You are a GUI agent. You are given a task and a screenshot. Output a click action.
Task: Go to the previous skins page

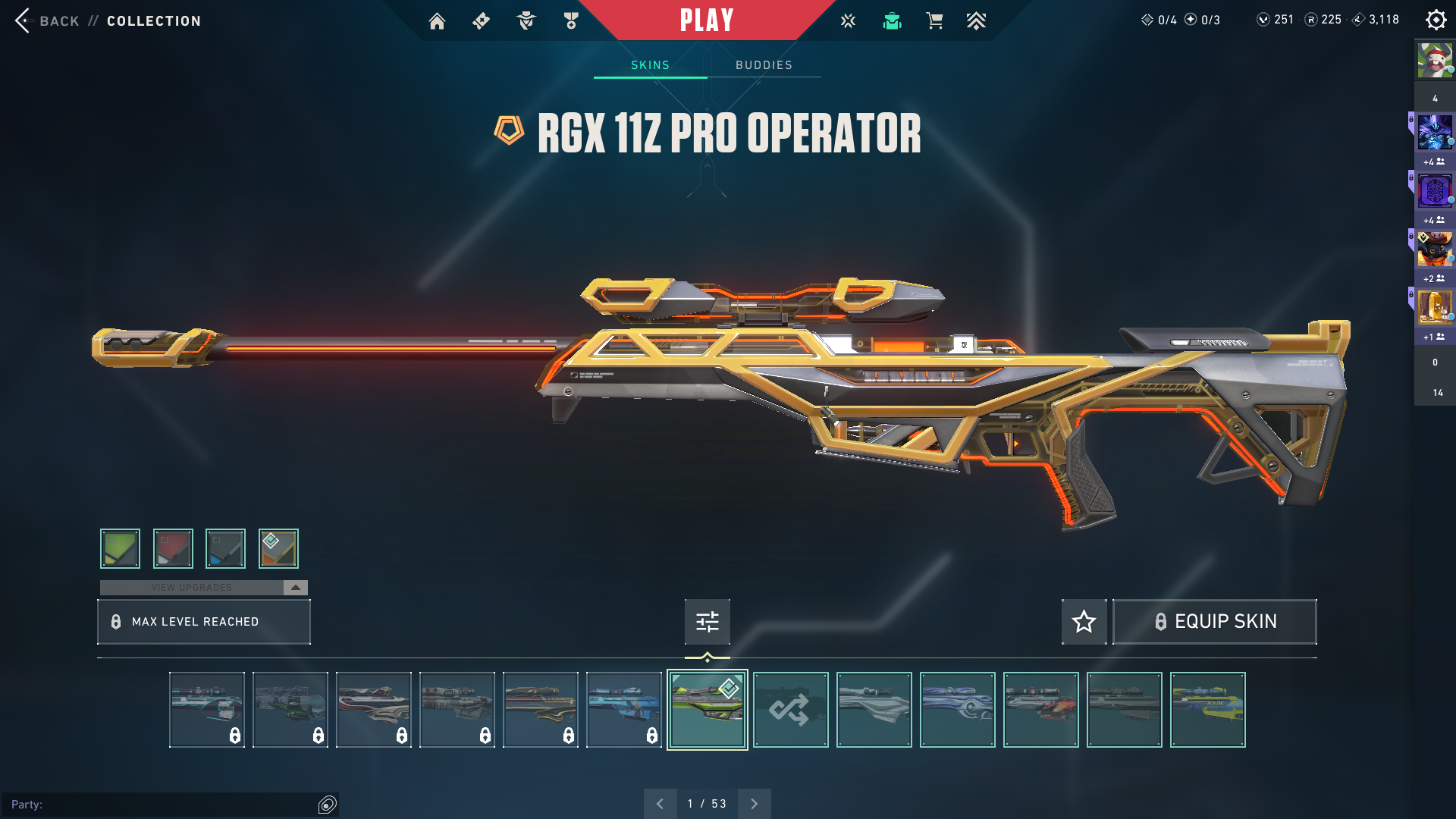coord(660,804)
